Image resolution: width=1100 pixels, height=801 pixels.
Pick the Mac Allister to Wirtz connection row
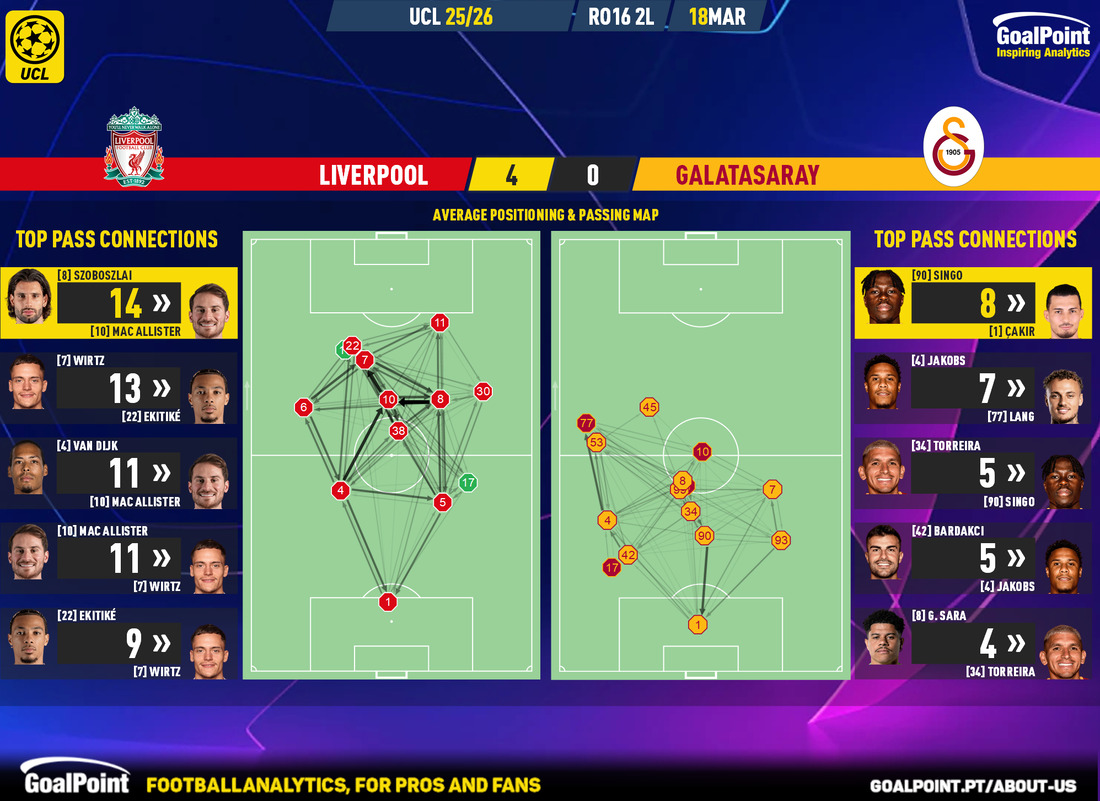coord(119,558)
